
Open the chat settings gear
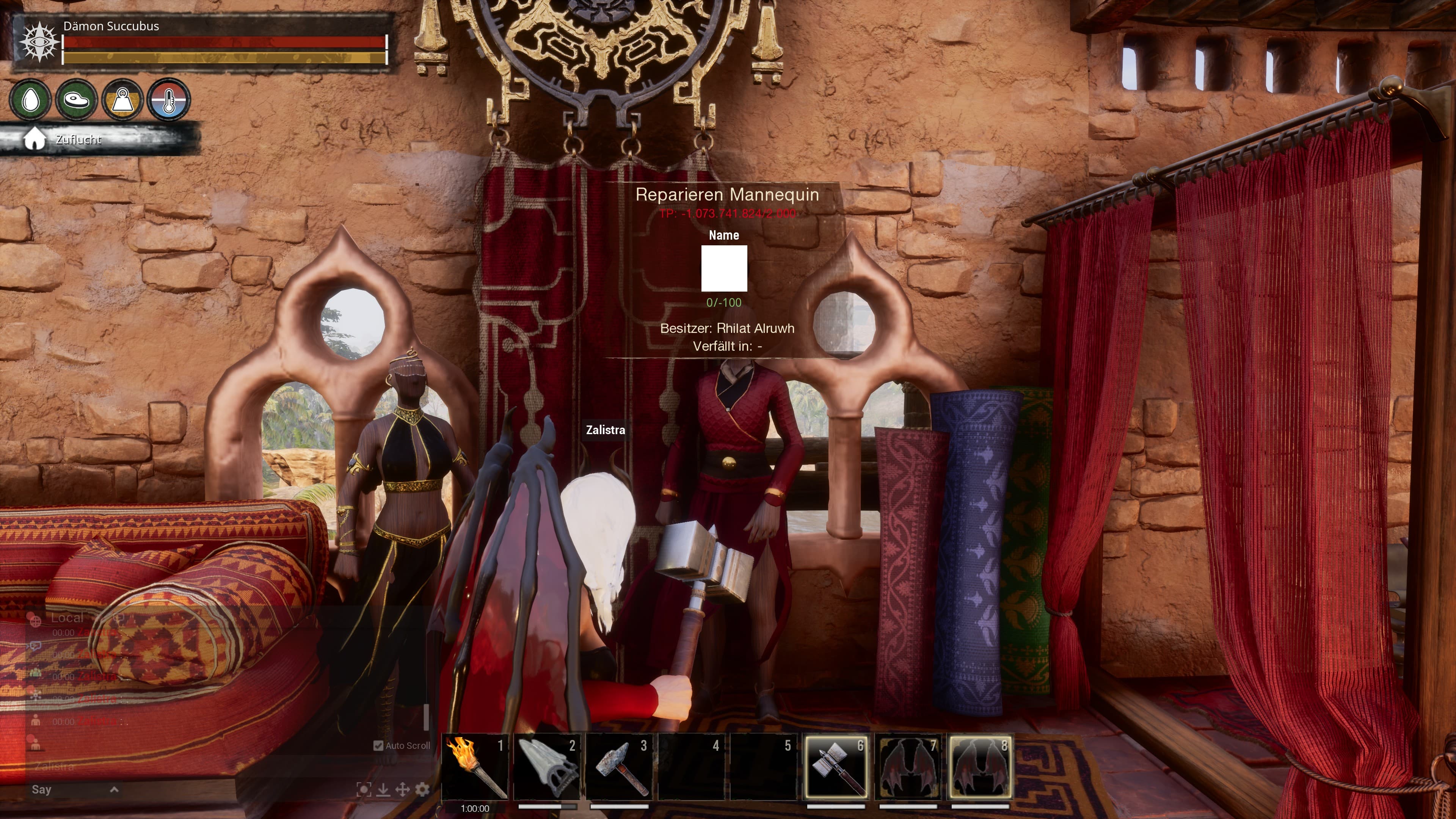[x=423, y=790]
